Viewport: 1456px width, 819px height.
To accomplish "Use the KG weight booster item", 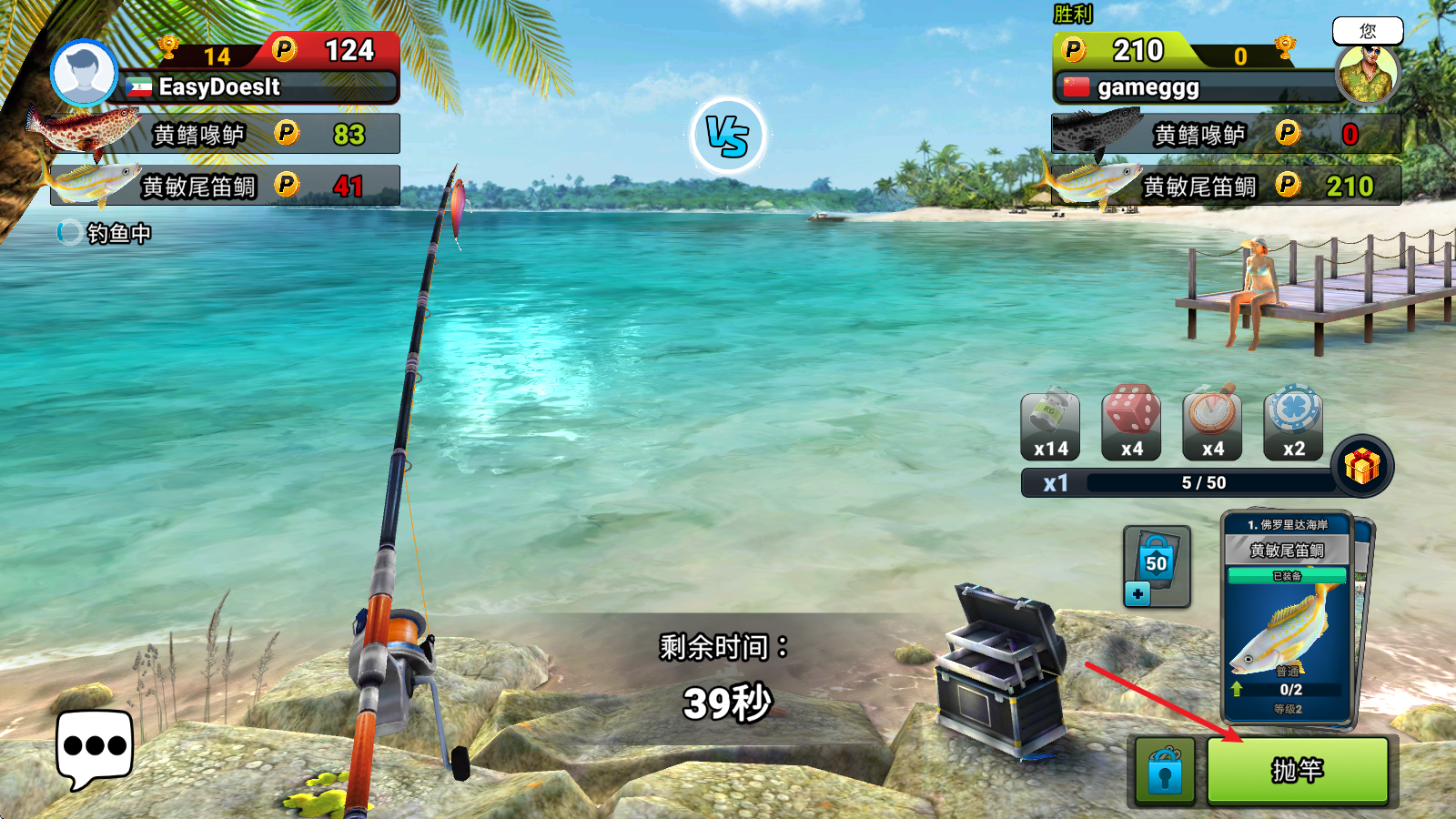I will 1050,426.
